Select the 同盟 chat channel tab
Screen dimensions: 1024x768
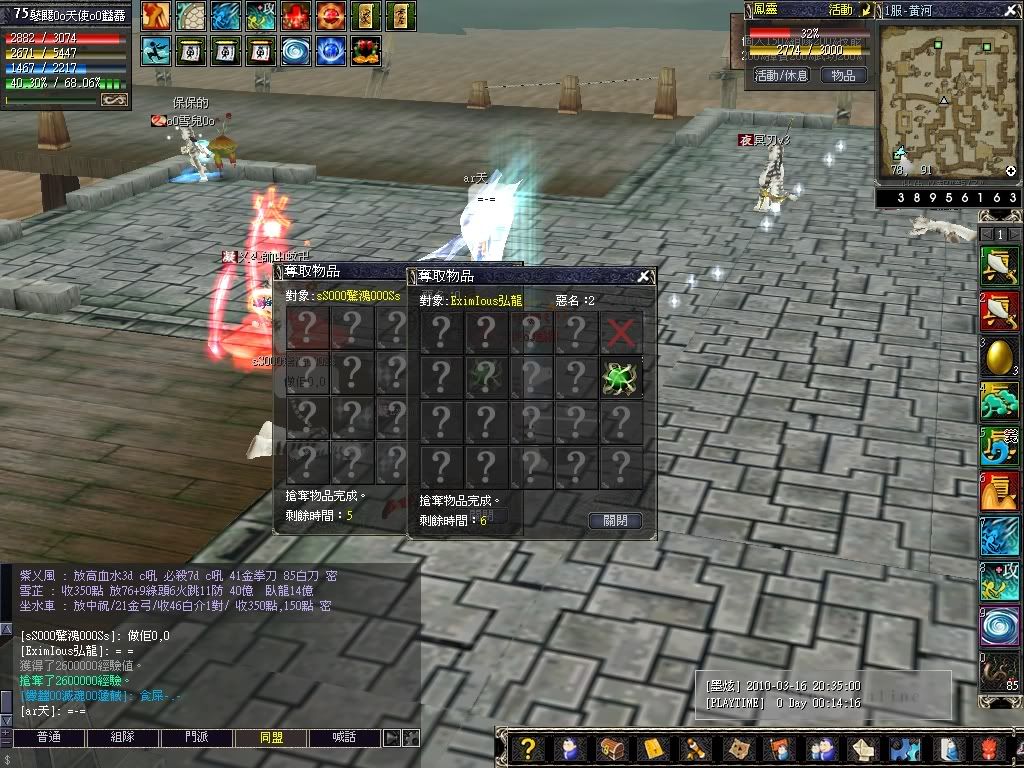pos(271,738)
